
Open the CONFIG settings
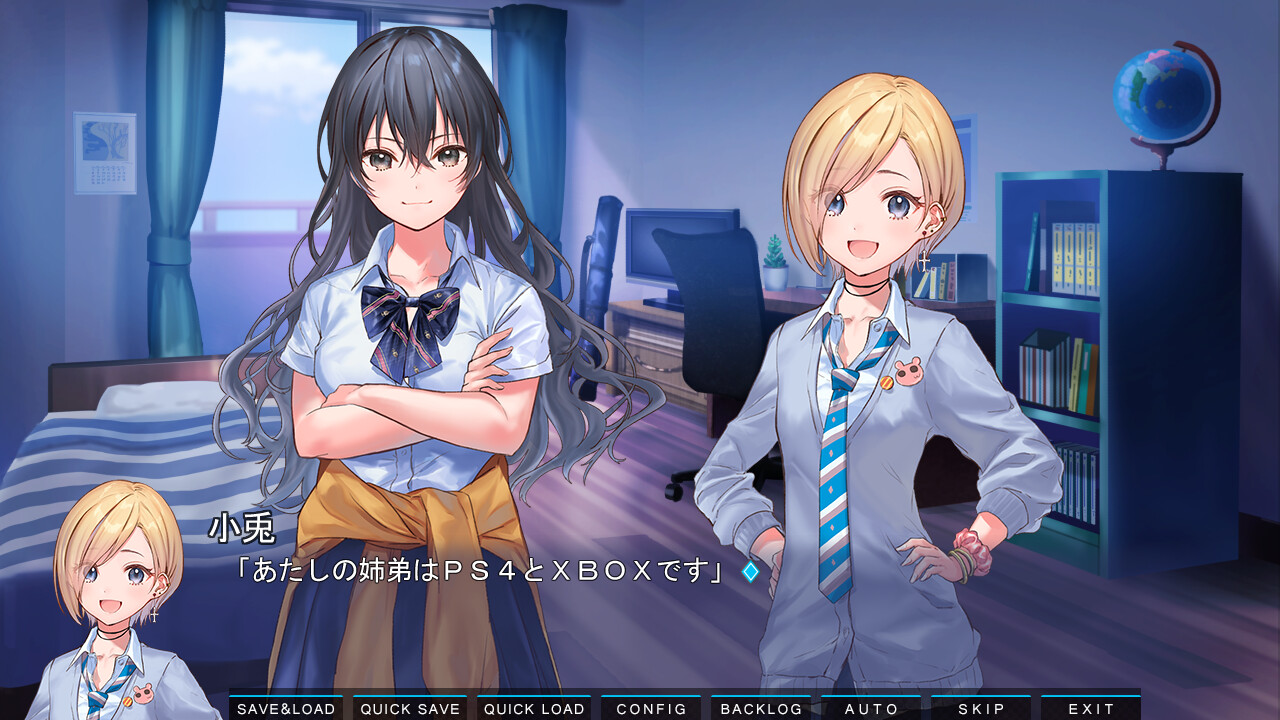coord(651,708)
